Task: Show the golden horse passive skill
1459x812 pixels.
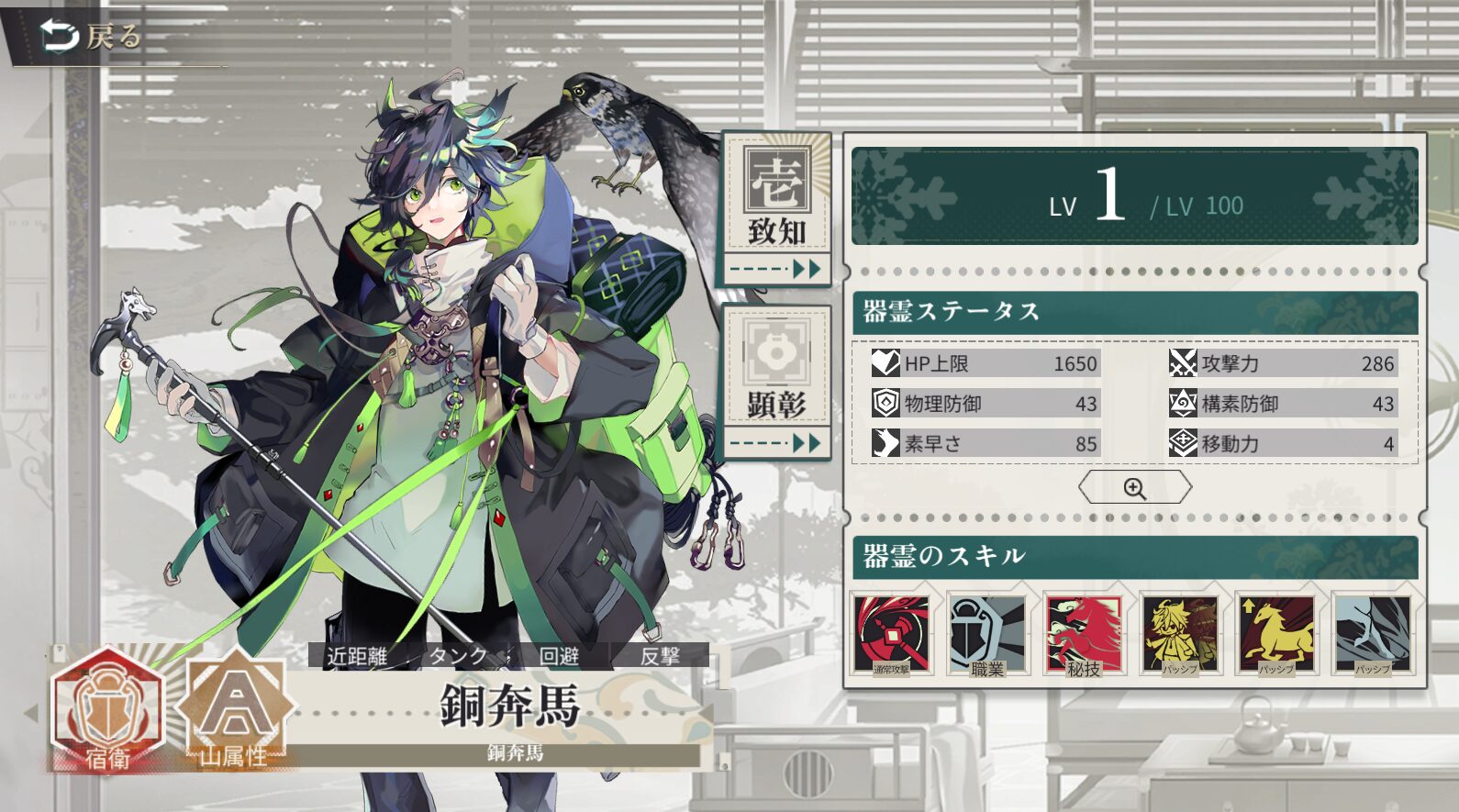Action: [x=1276, y=635]
